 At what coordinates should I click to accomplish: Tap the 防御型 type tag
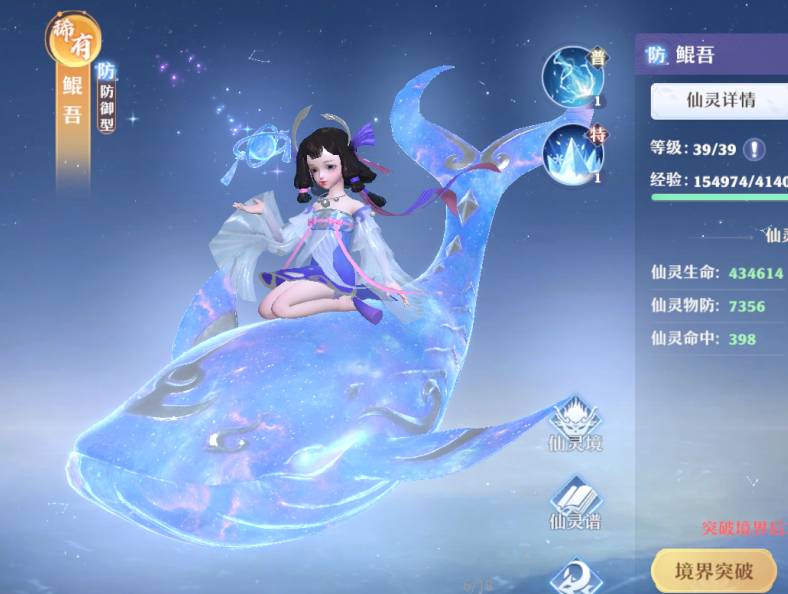click(106, 97)
